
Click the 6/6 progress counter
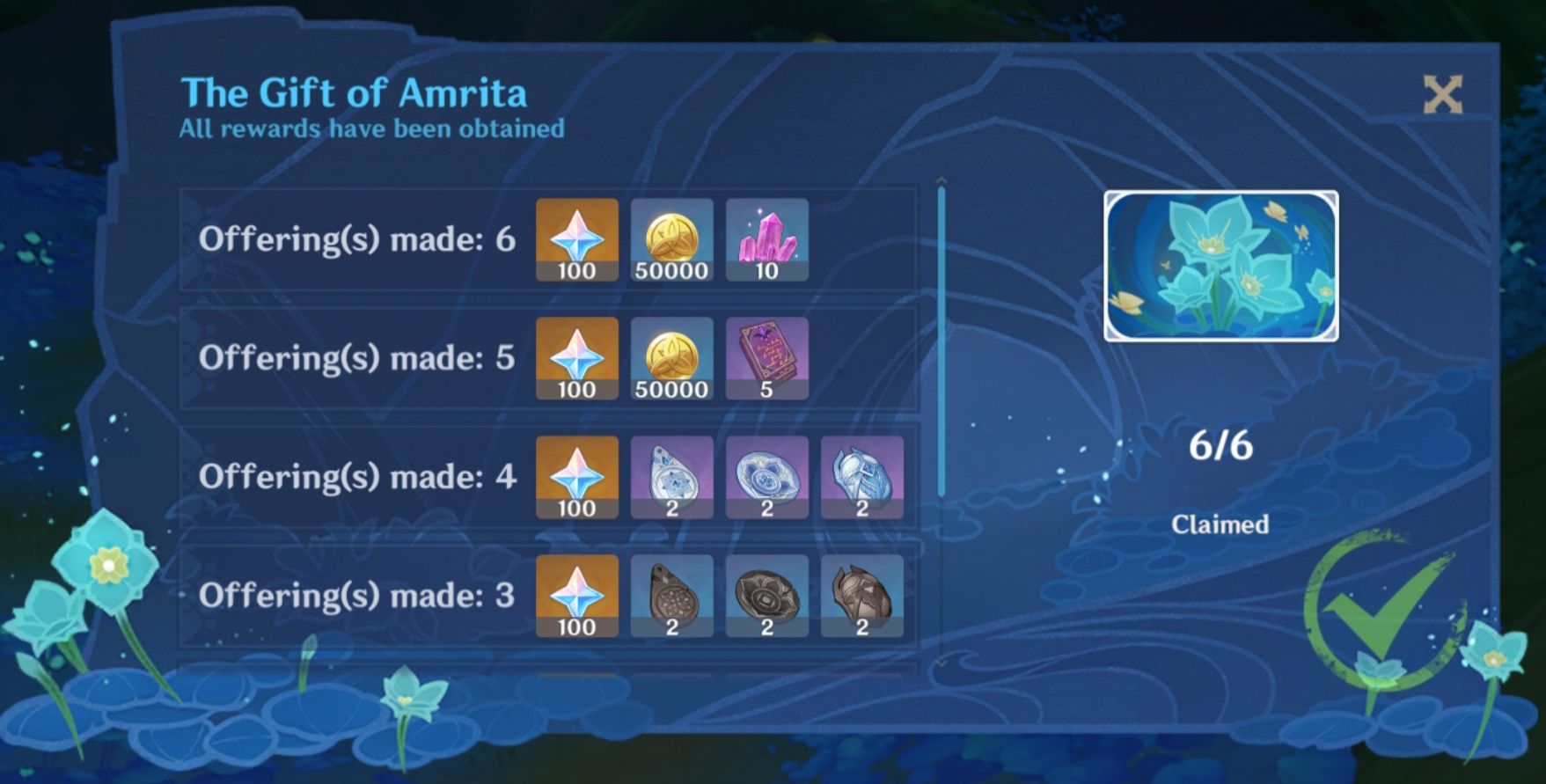1221,444
